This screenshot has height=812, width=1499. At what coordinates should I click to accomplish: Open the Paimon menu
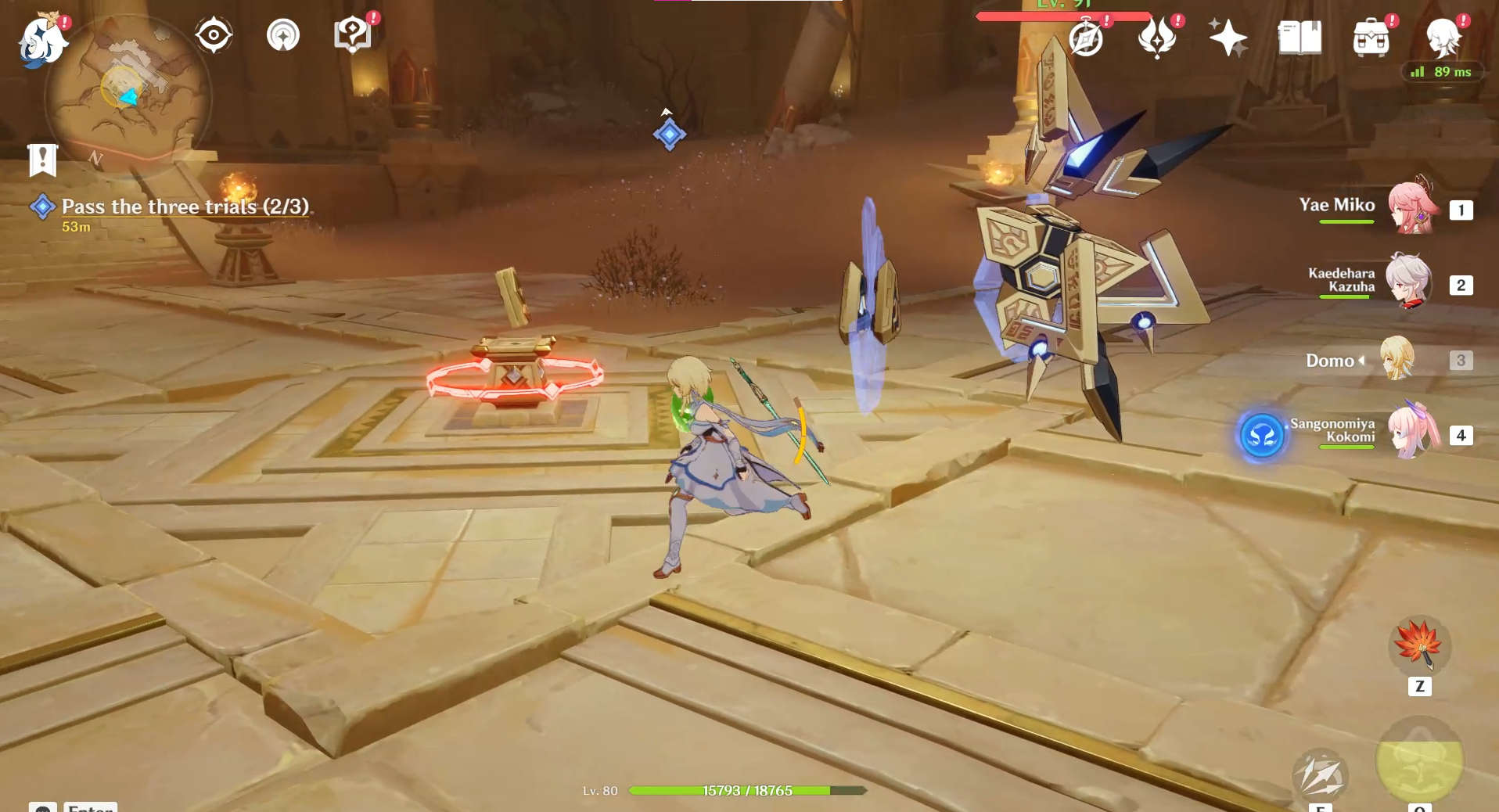pos(43,39)
